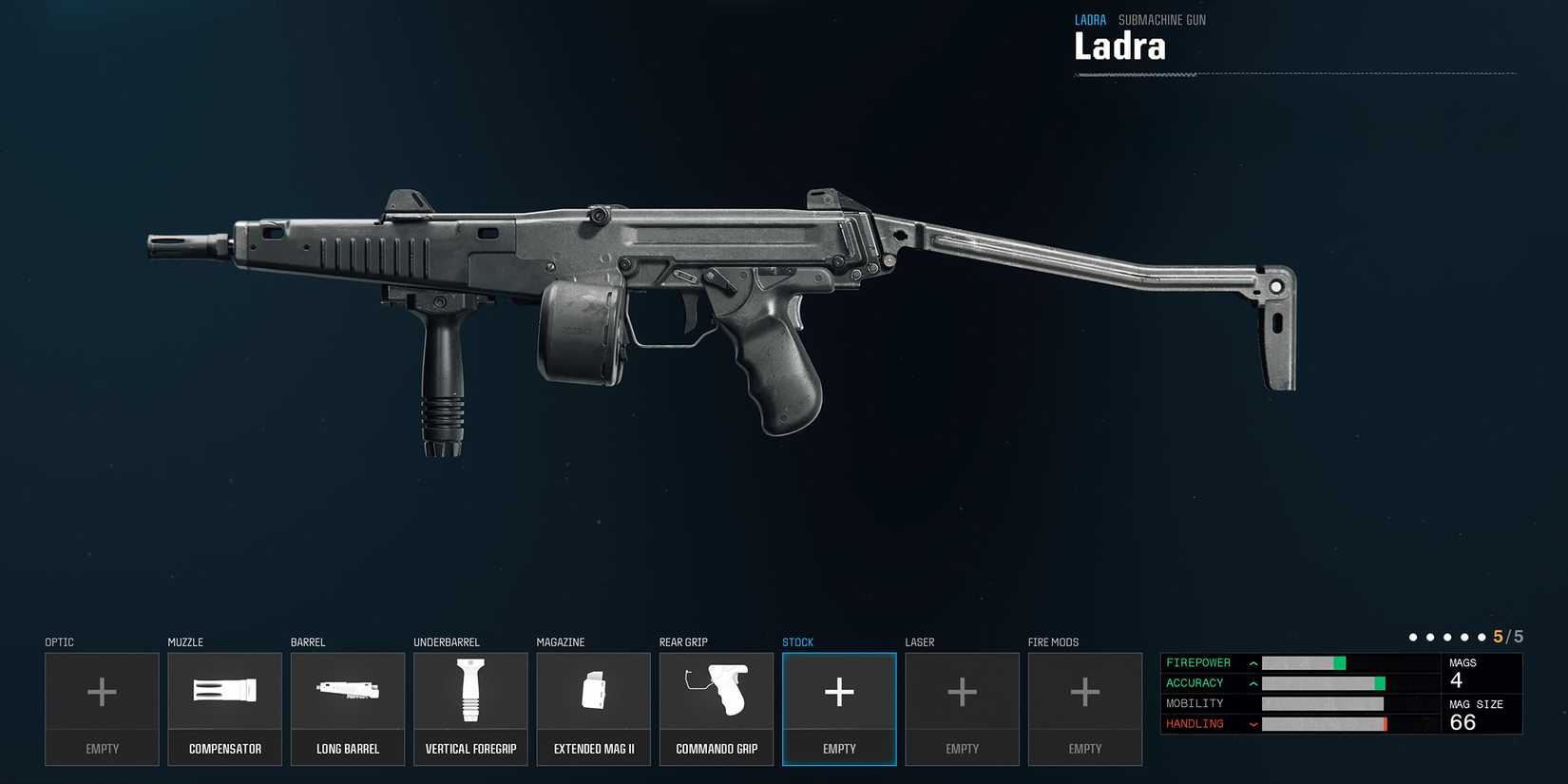Open the Commando Grip rear grip icon

coord(716,691)
